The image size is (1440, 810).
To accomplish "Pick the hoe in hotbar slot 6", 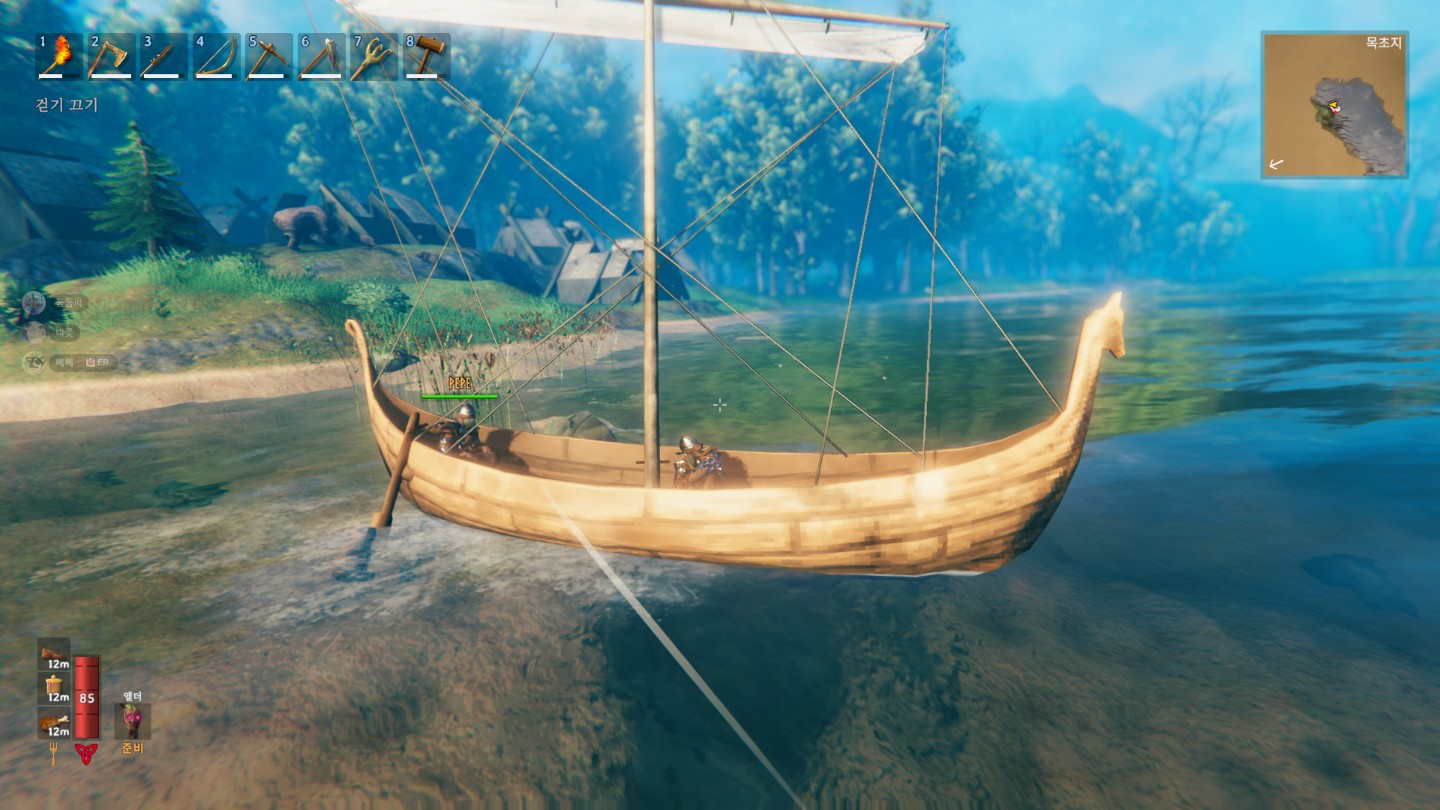I will (320, 56).
